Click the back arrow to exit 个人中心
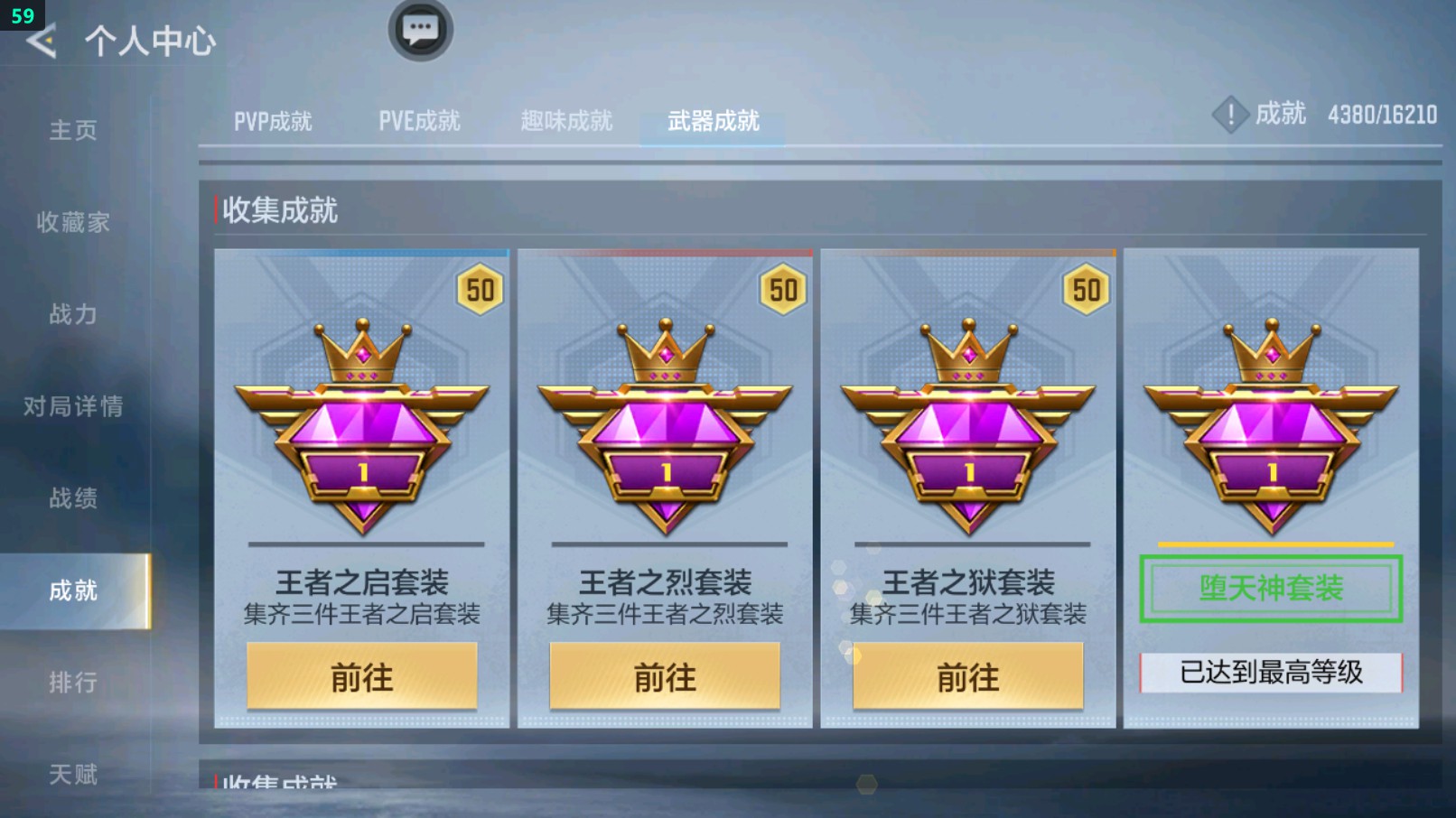 [x=43, y=40]
